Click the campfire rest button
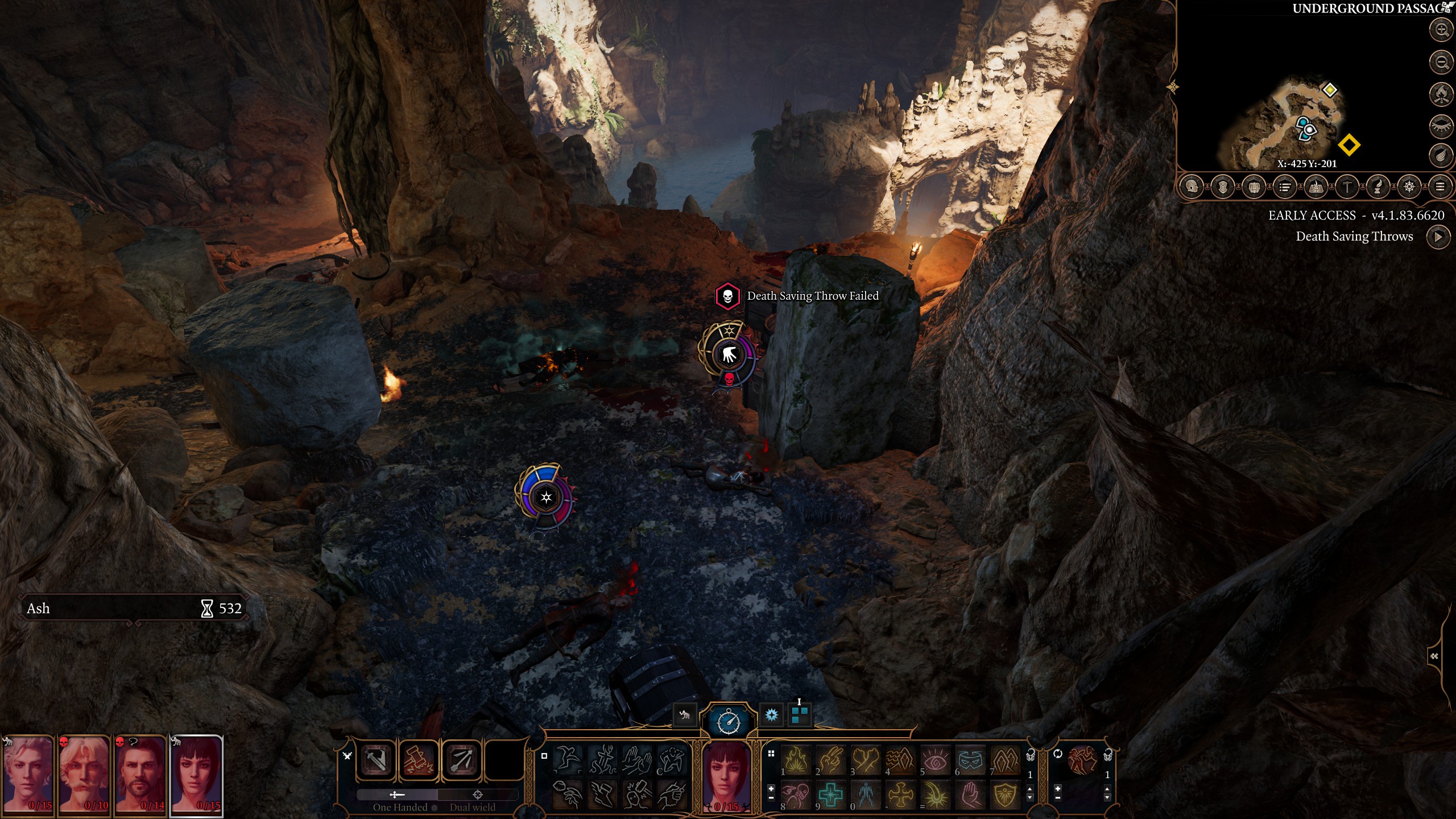1456x819 pixels. (x=1441, y=93)
